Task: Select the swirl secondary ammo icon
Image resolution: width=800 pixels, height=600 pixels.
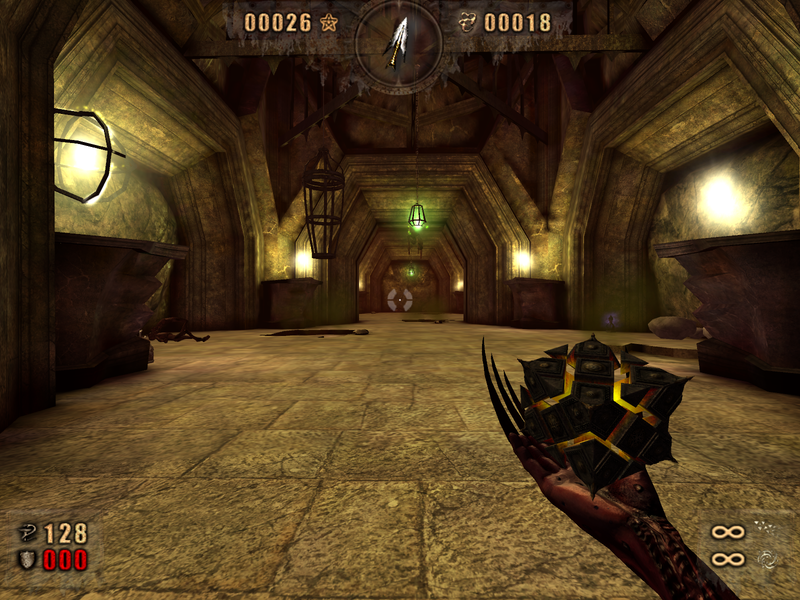Action: [x=766, y=559]
